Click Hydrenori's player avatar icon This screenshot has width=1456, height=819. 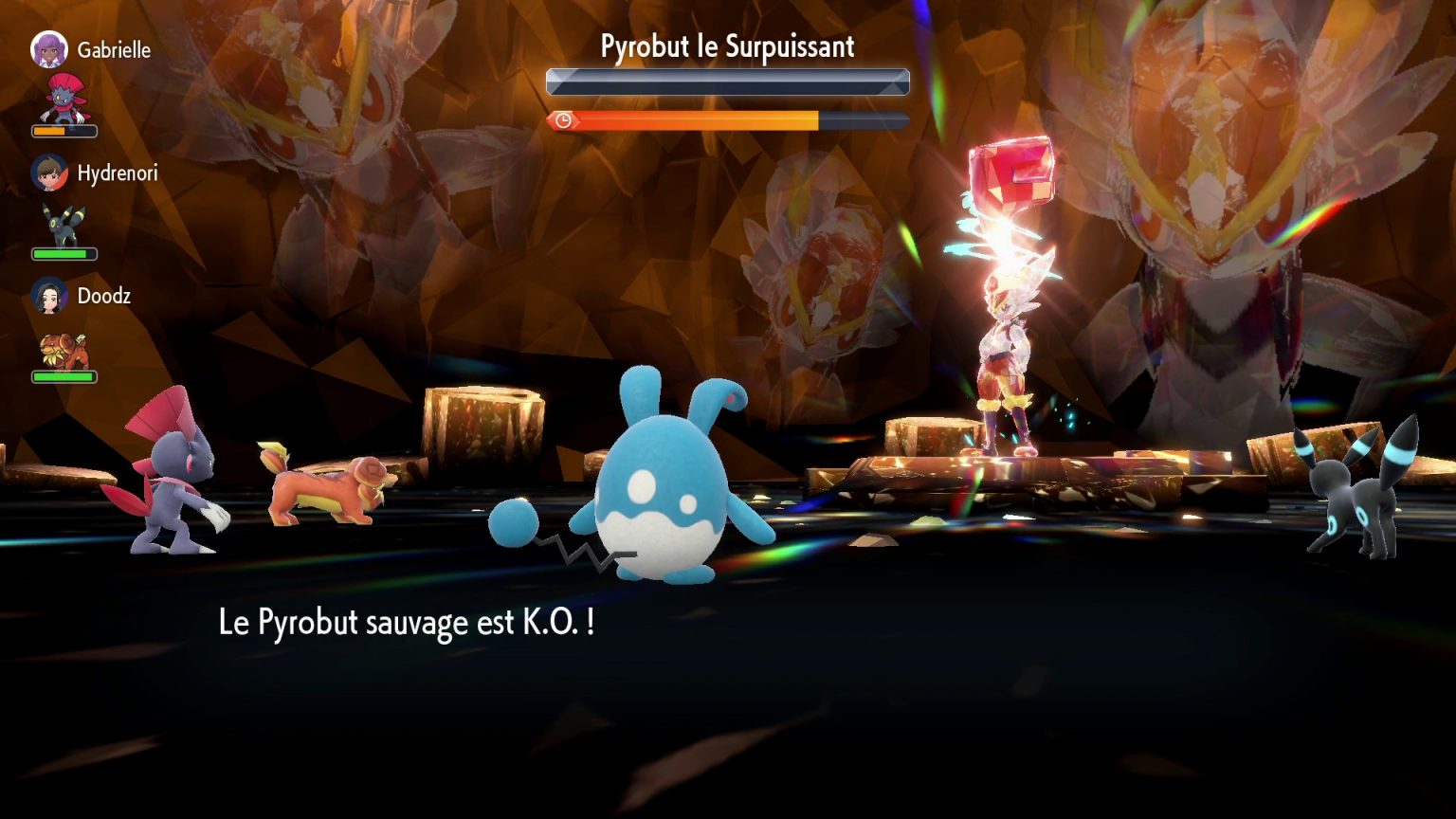(x=49, y=174)
